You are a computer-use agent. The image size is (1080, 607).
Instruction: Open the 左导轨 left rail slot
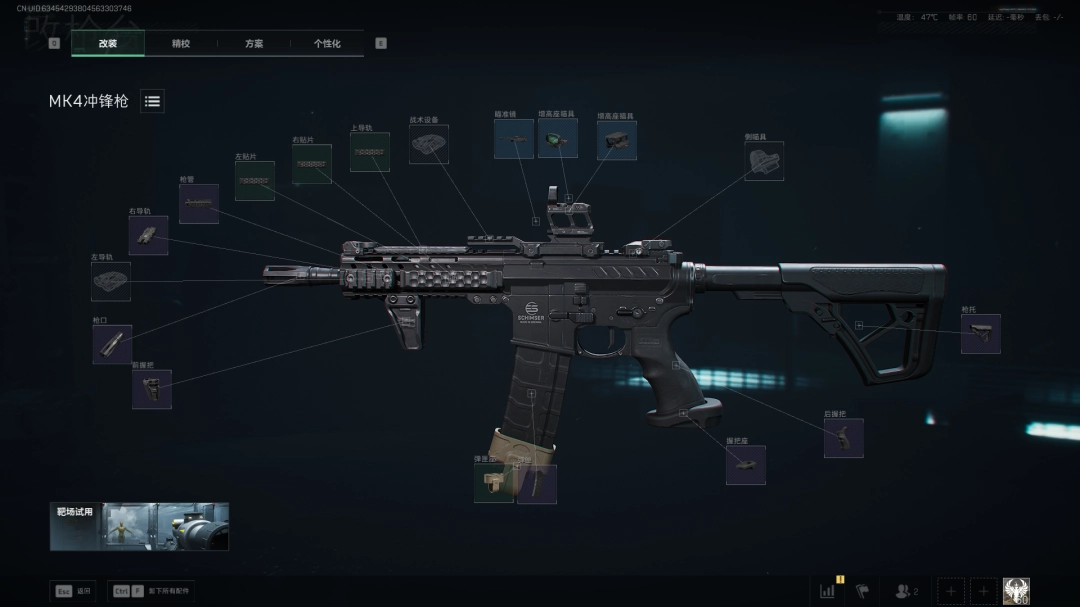click(111, 282)
